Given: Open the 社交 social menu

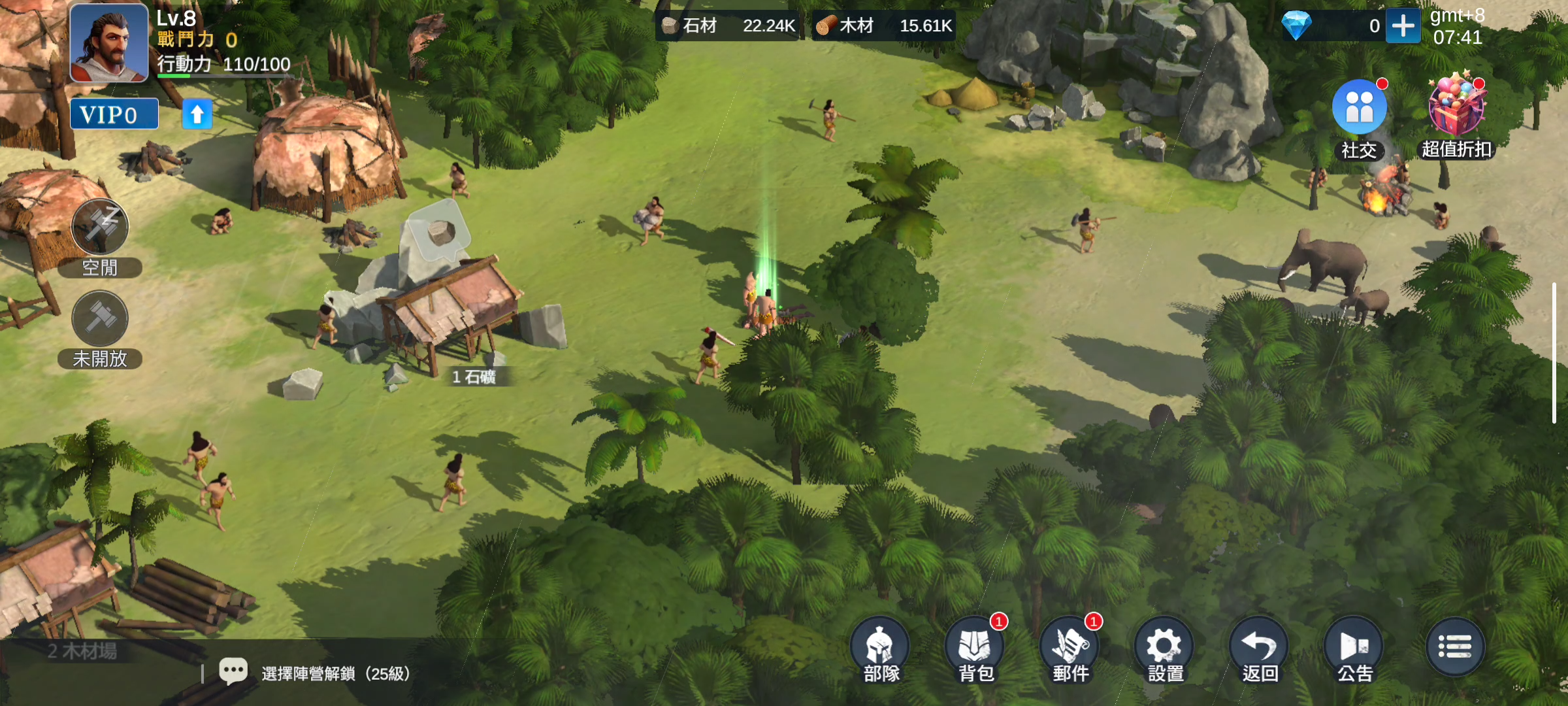Looking at the screenshot, I should [1359, 108].
